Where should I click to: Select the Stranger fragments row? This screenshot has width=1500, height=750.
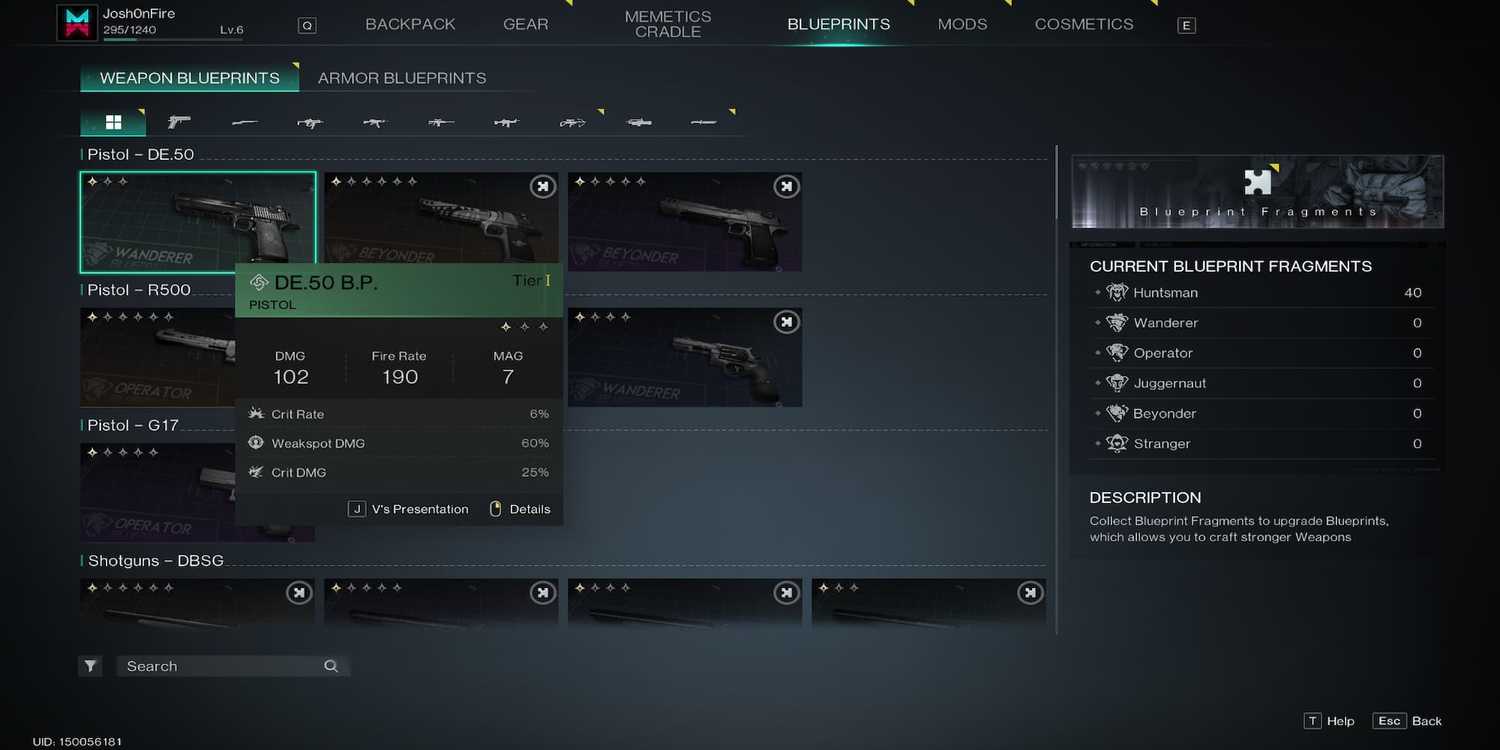(x=1257, y=444)
